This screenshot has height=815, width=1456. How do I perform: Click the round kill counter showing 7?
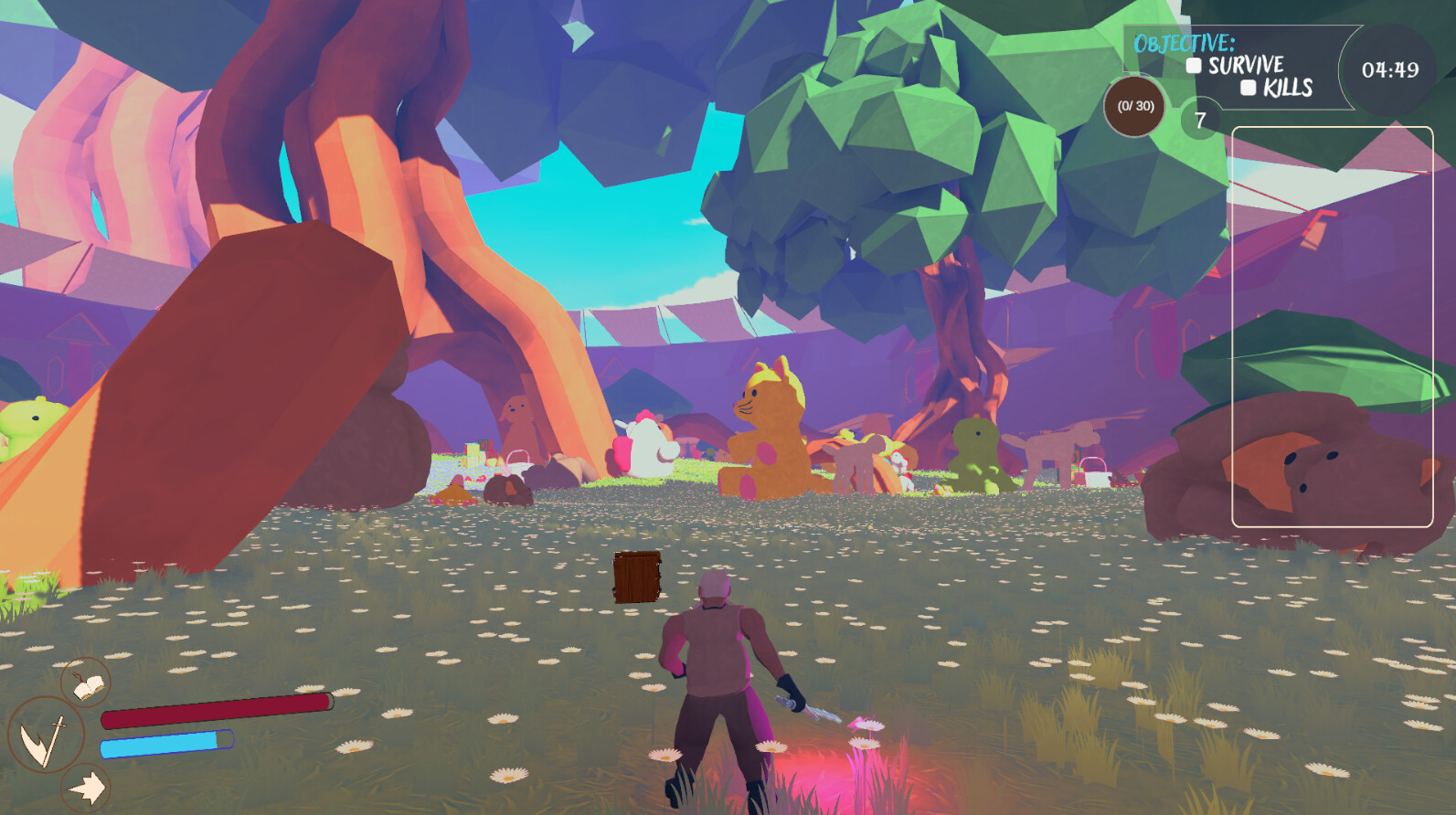pyautogui.click(x=1198, y=118)
